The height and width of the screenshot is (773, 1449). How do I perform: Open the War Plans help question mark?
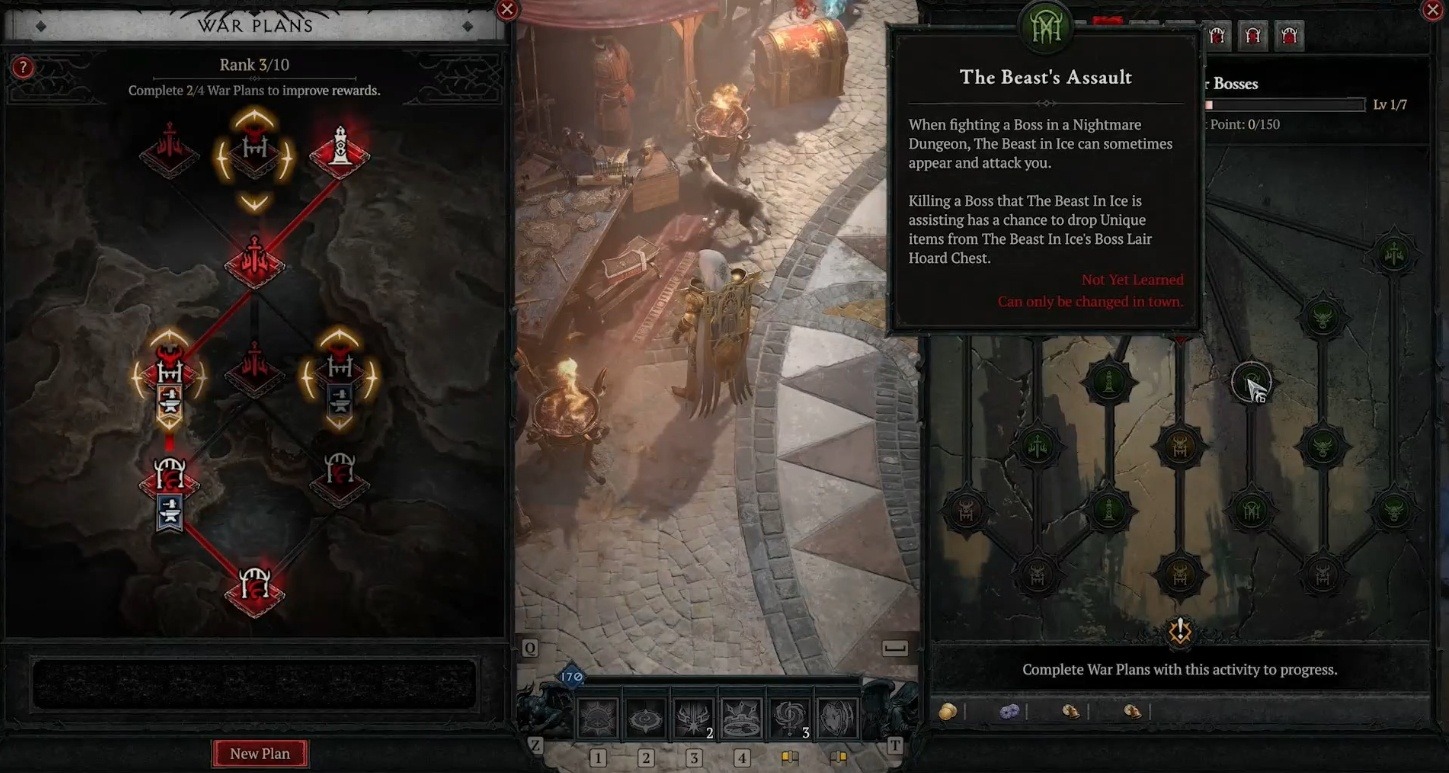[22, 68]
